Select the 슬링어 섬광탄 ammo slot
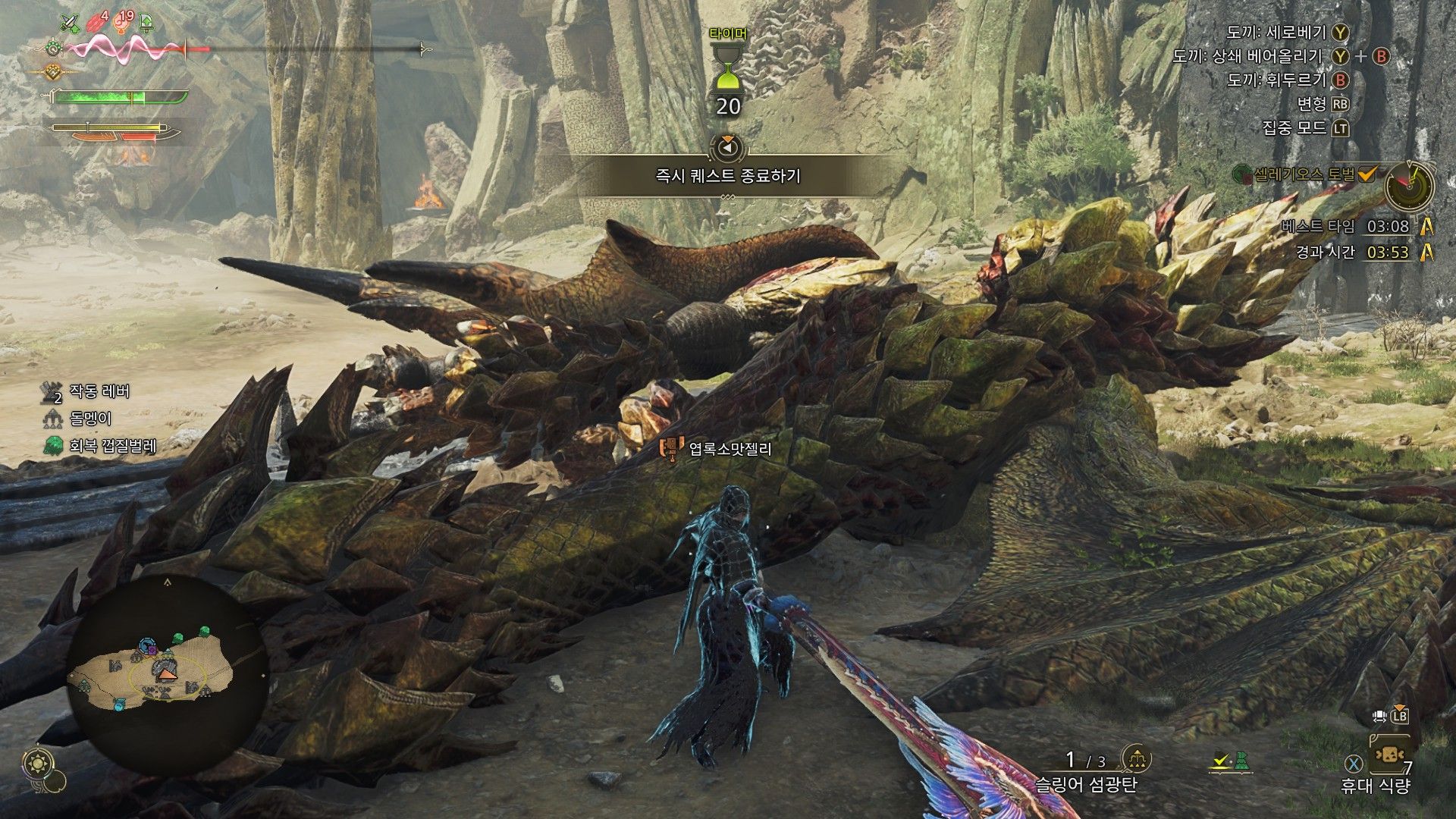 1086,783
